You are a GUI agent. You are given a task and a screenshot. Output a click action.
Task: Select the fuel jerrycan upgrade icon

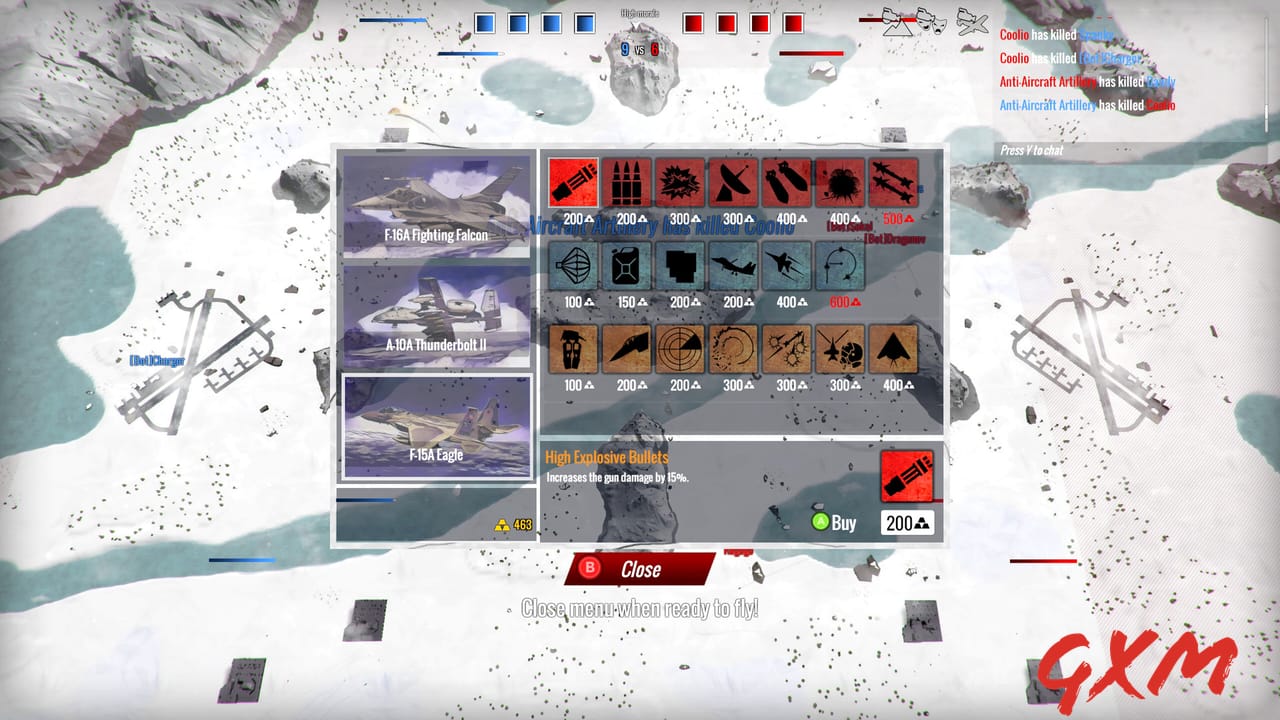click(x=627, y=266)
